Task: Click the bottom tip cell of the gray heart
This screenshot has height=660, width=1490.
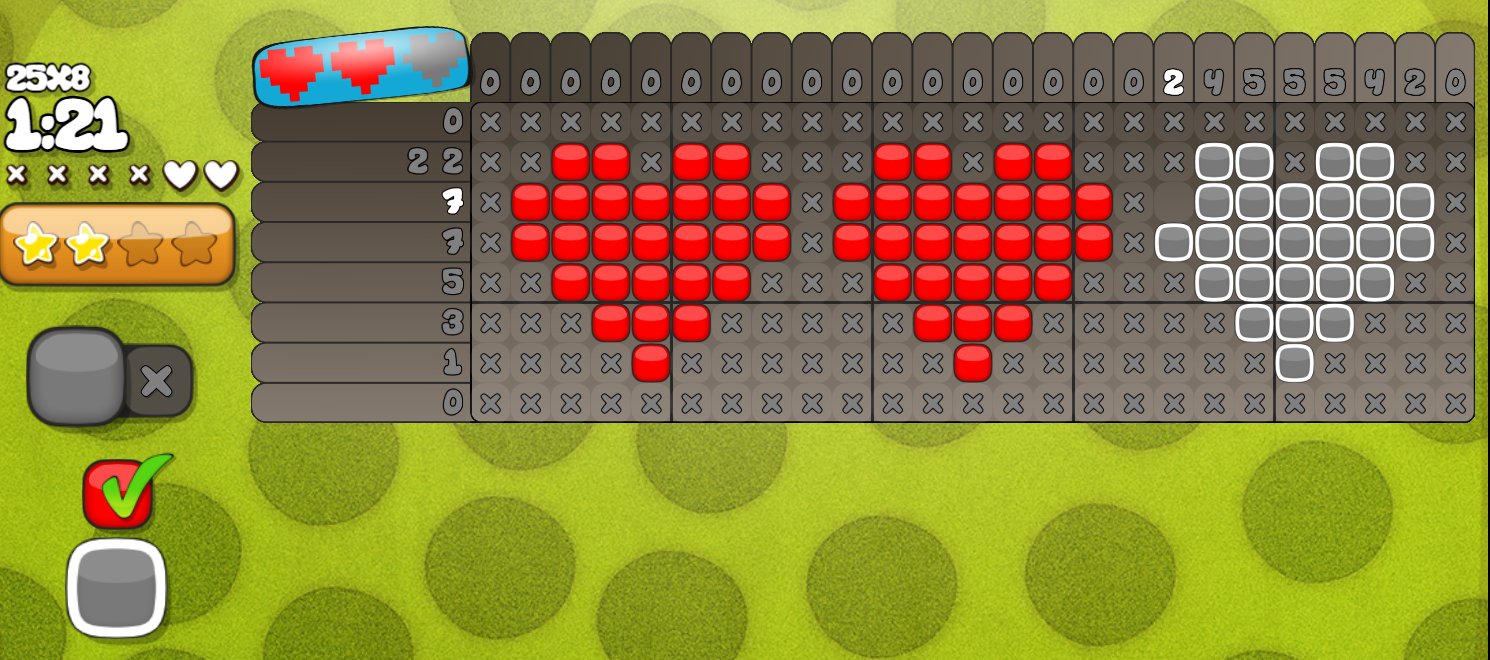Action: coord(1294,362)
